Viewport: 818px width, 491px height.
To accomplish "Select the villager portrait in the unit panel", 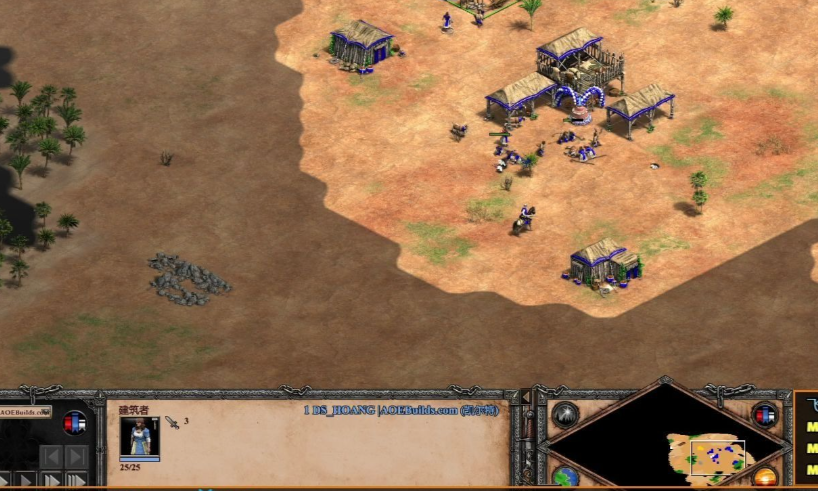I will 139,437.
